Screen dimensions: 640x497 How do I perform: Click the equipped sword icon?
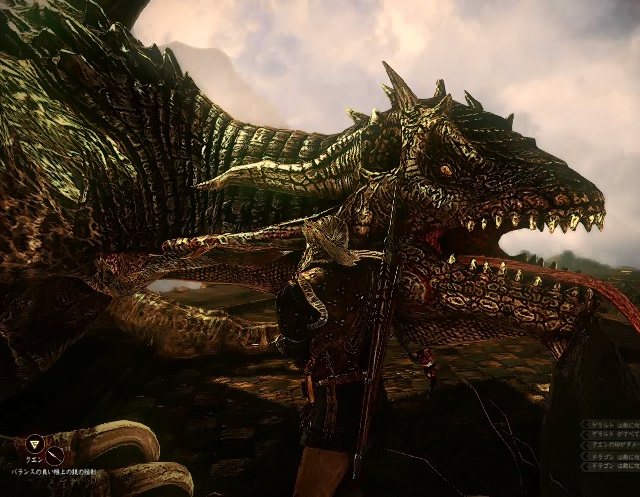tap(55, 455)
